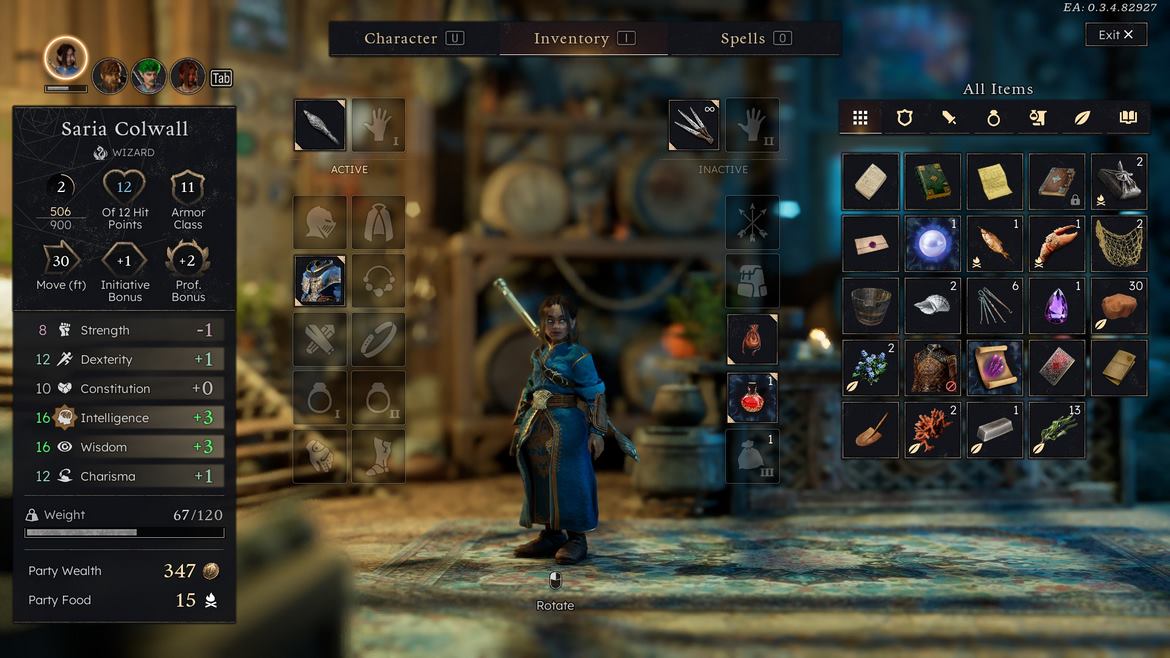The width and height of the screenshot is (1170, 658).
Task: Select the red health potion slot
Action: (752, 398)
